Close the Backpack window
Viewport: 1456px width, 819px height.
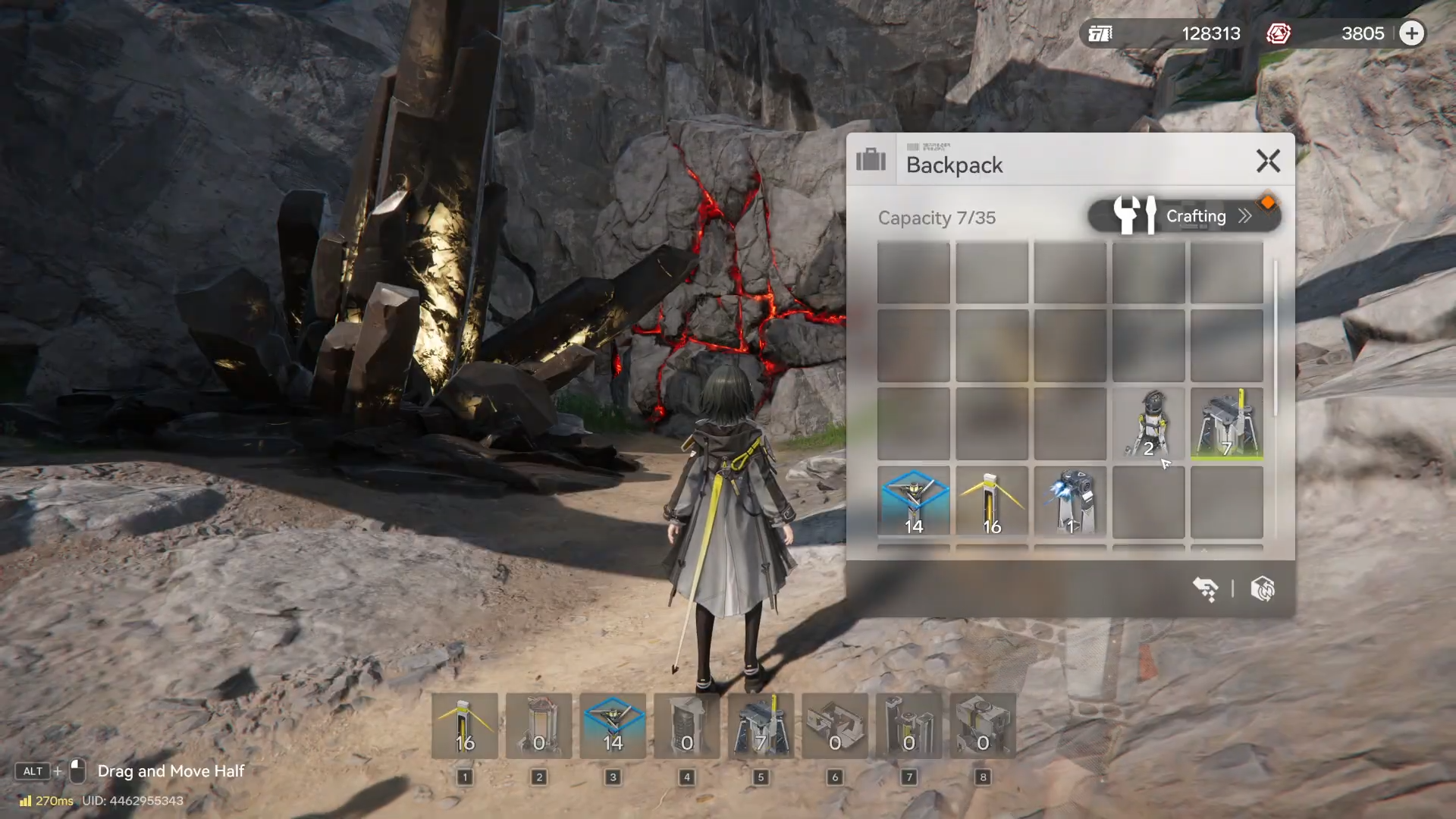[x=1268, y=161]
